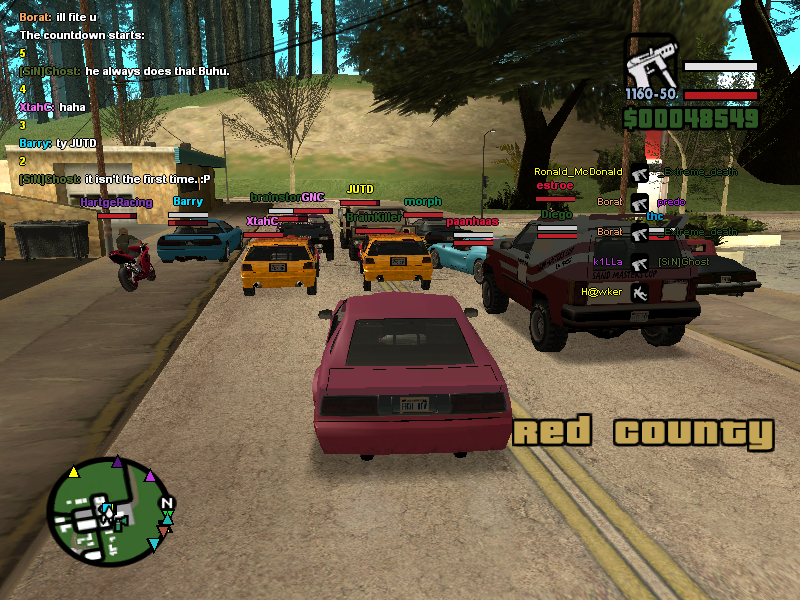Click the Ronald_McDonald kill feed entry
This screenshot has height=600, width=800.
coord(578,172)
